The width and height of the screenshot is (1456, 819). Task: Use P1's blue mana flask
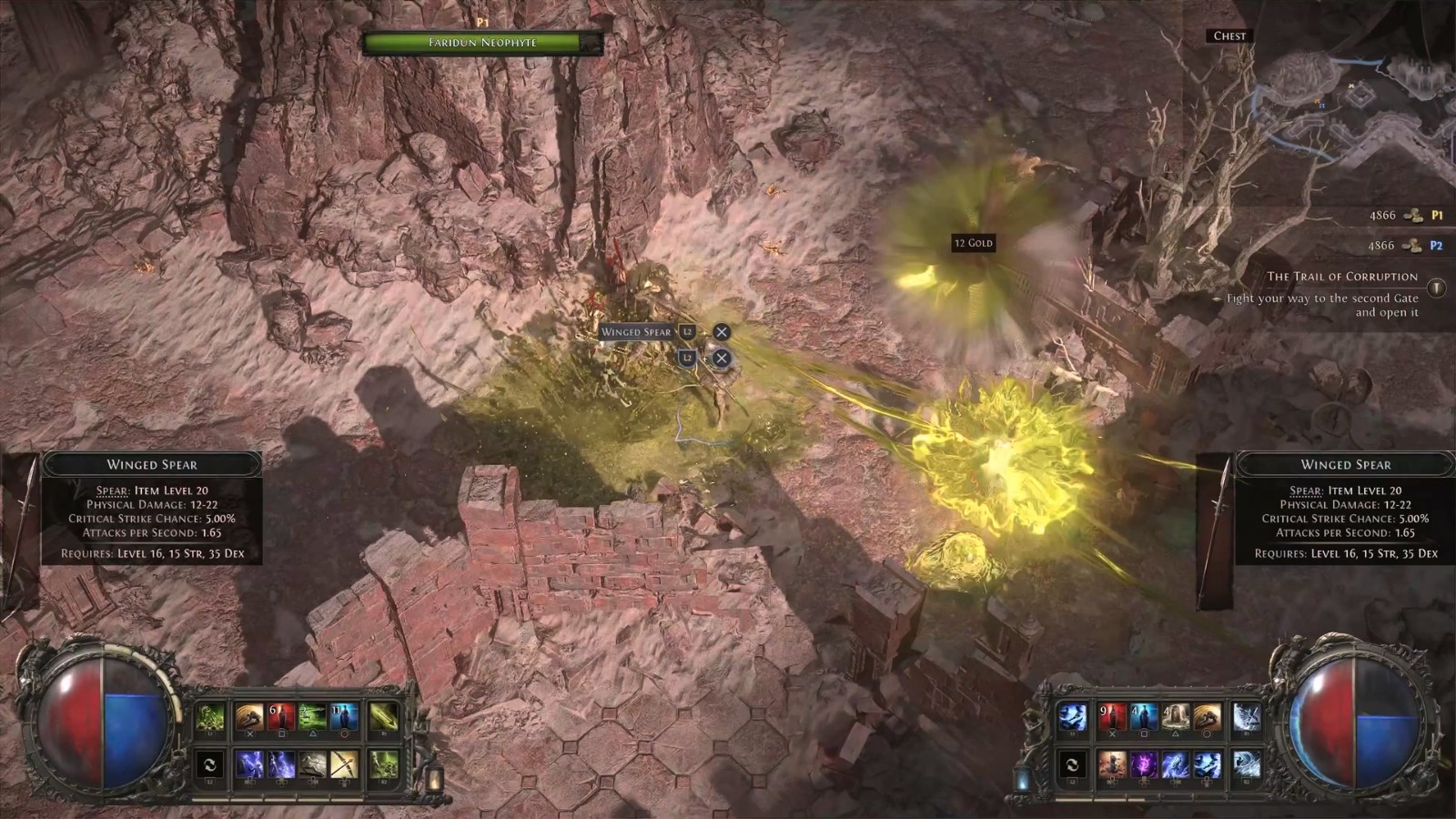(343, 718)
